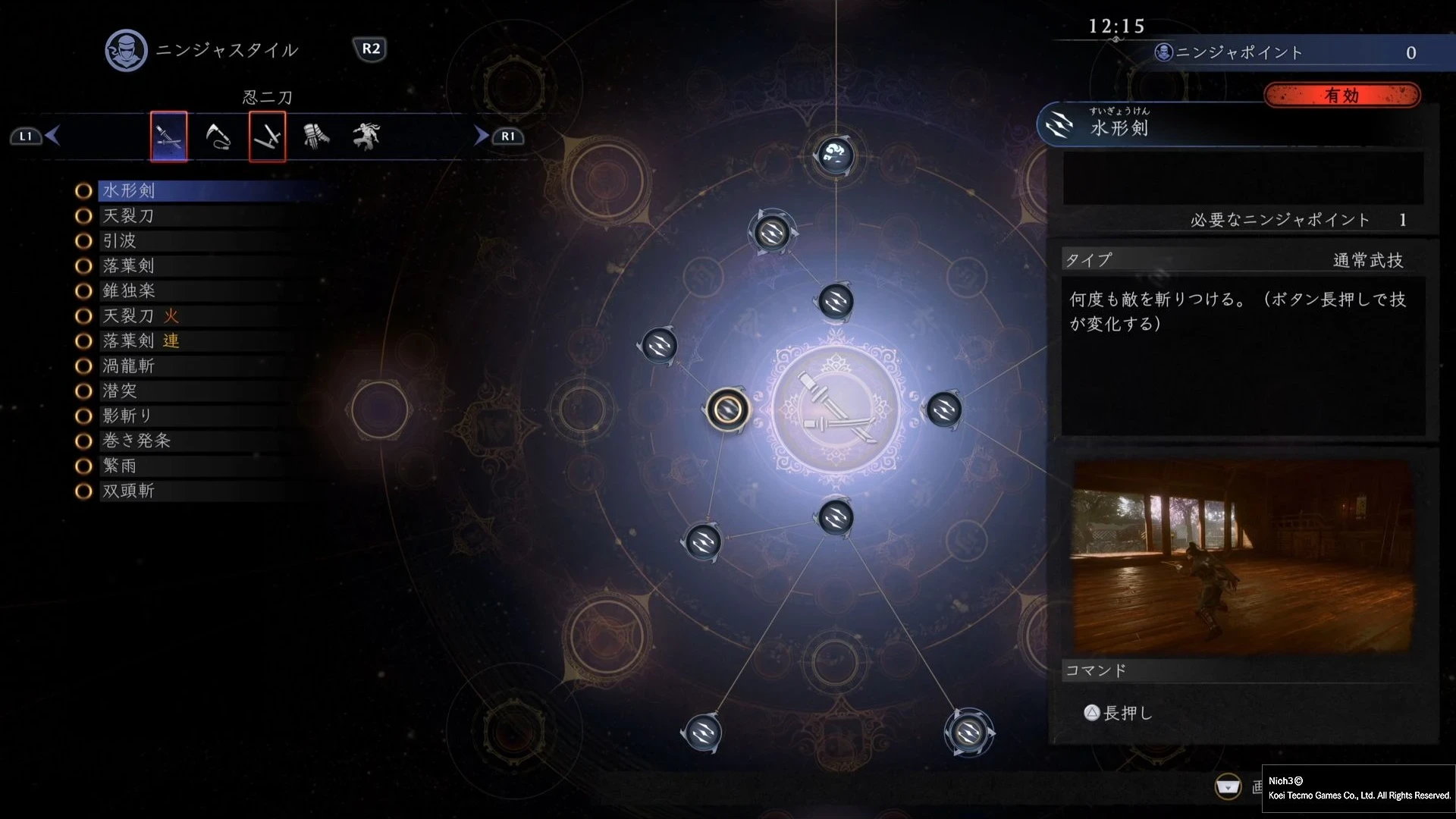Open the gauntlet claws weapon tab
The width and height of the screenshot is (1456, 819).
[x=316, y=136]
